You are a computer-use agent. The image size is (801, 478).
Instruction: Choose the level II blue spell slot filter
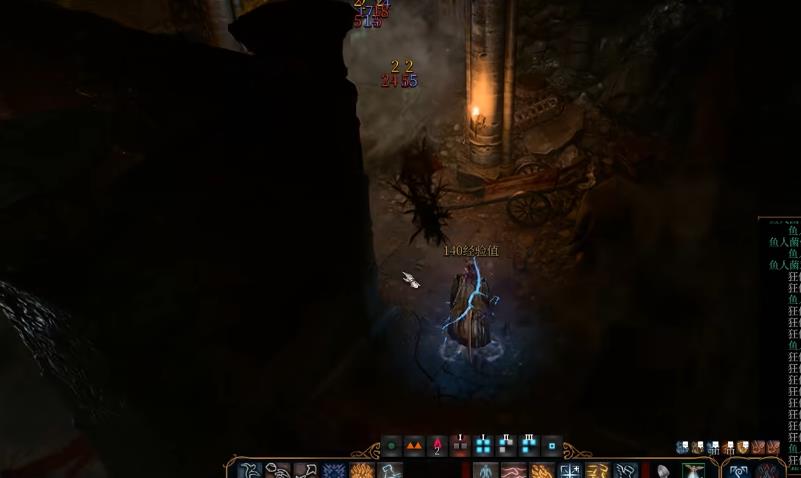tap(506, 446)
